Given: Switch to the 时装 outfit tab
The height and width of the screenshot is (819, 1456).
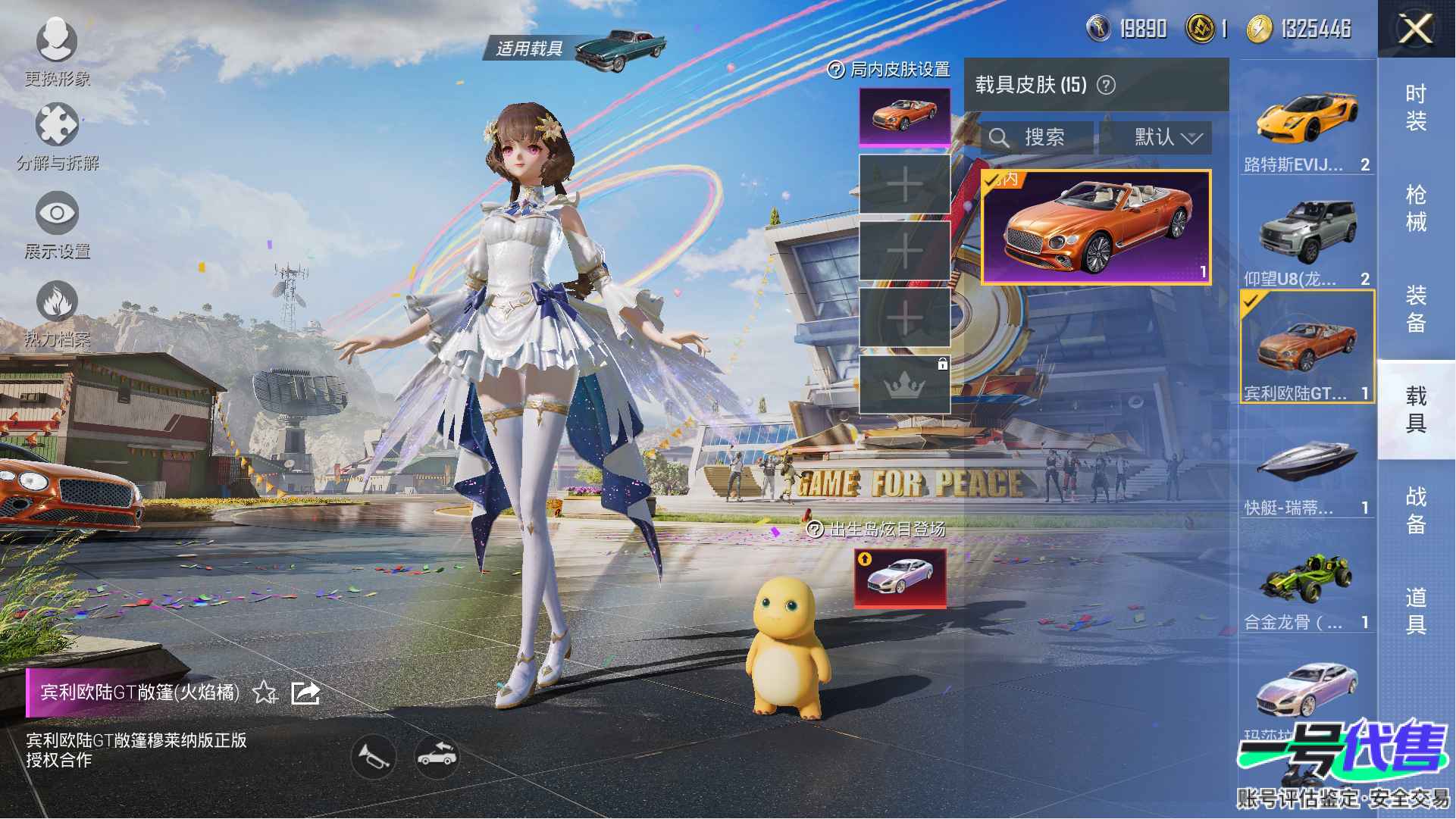Looking at the screenshot, I should tap(1415, 107).
